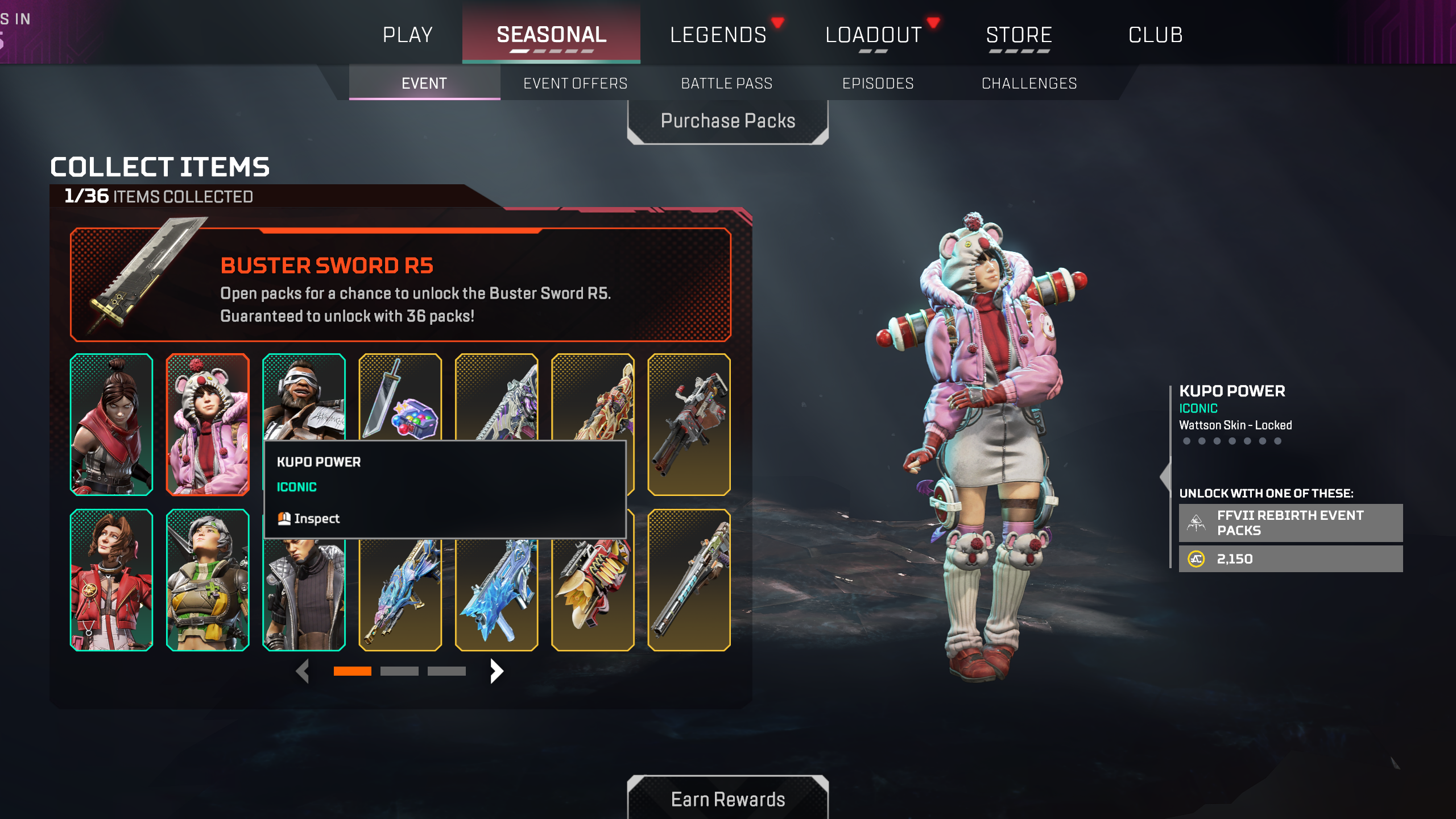Jump to the second carousel page indicator
The width and height of the screenshot is (1456, 819).
[400, 671]
